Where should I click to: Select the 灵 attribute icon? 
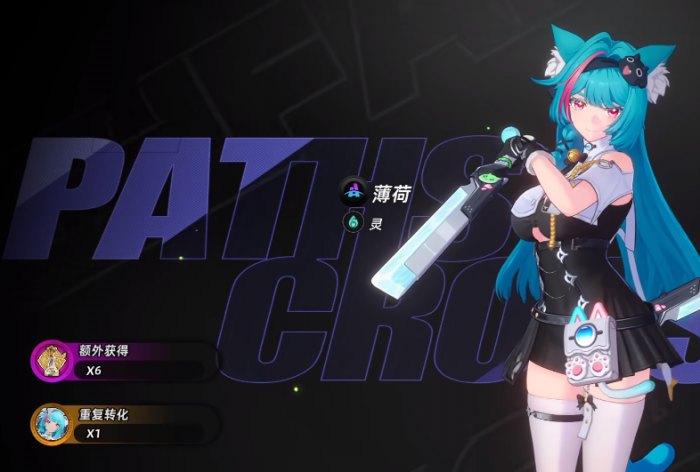click(x=353, y=223)
